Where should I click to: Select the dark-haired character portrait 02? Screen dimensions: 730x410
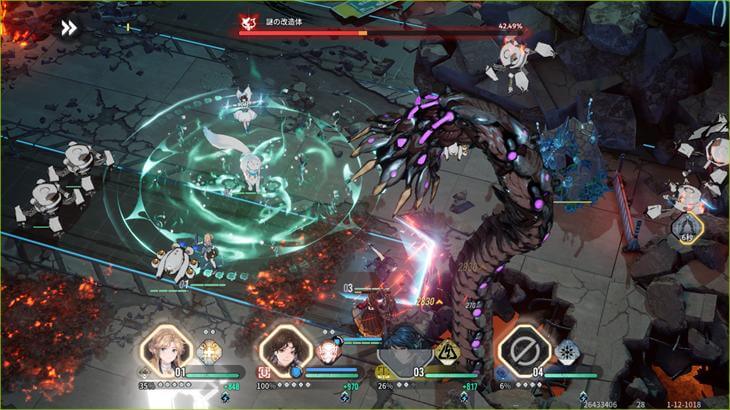[x=283, y=350]
